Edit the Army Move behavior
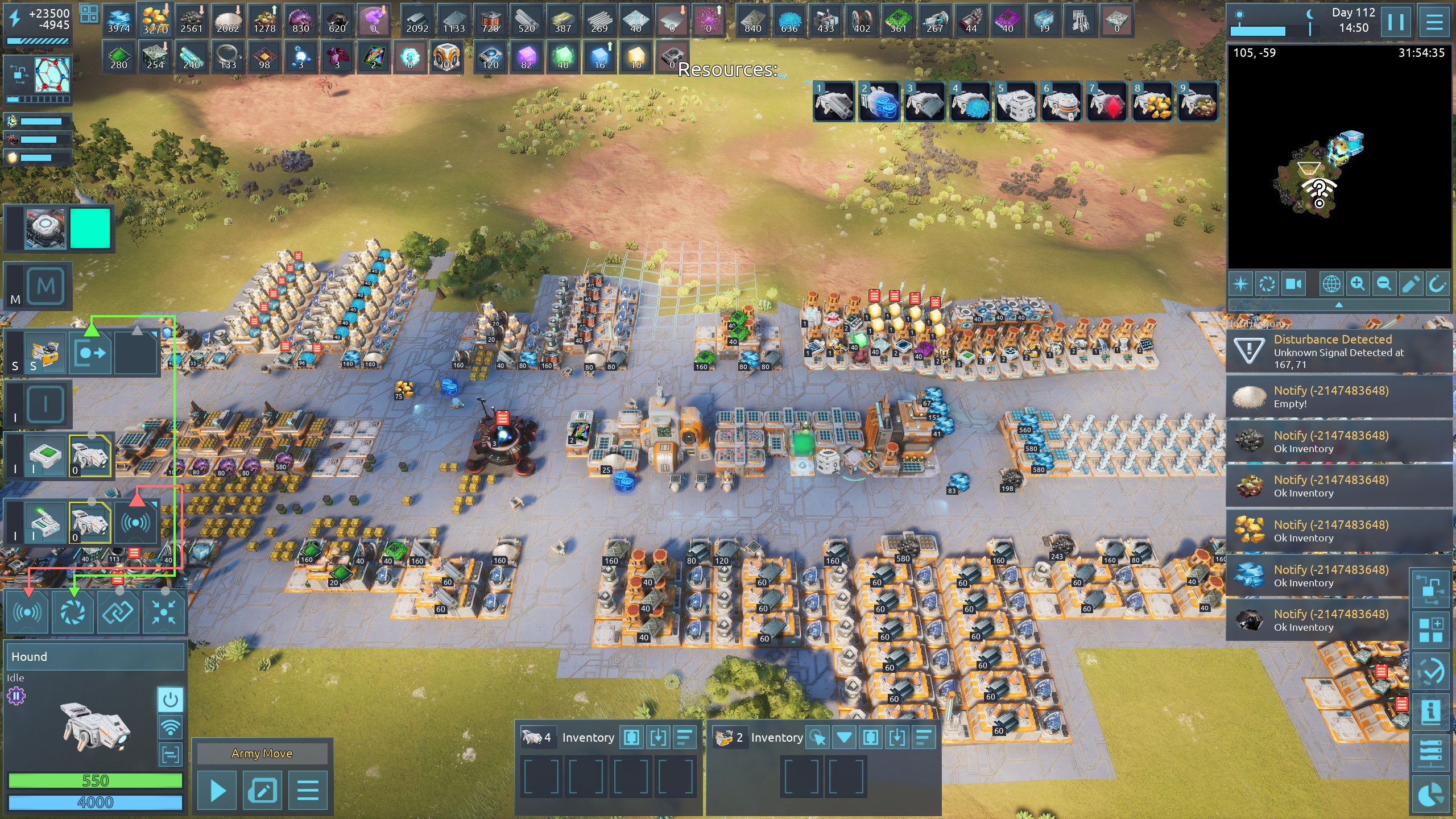The height and width of the screenshot is (819, 1456). (262, 790)
